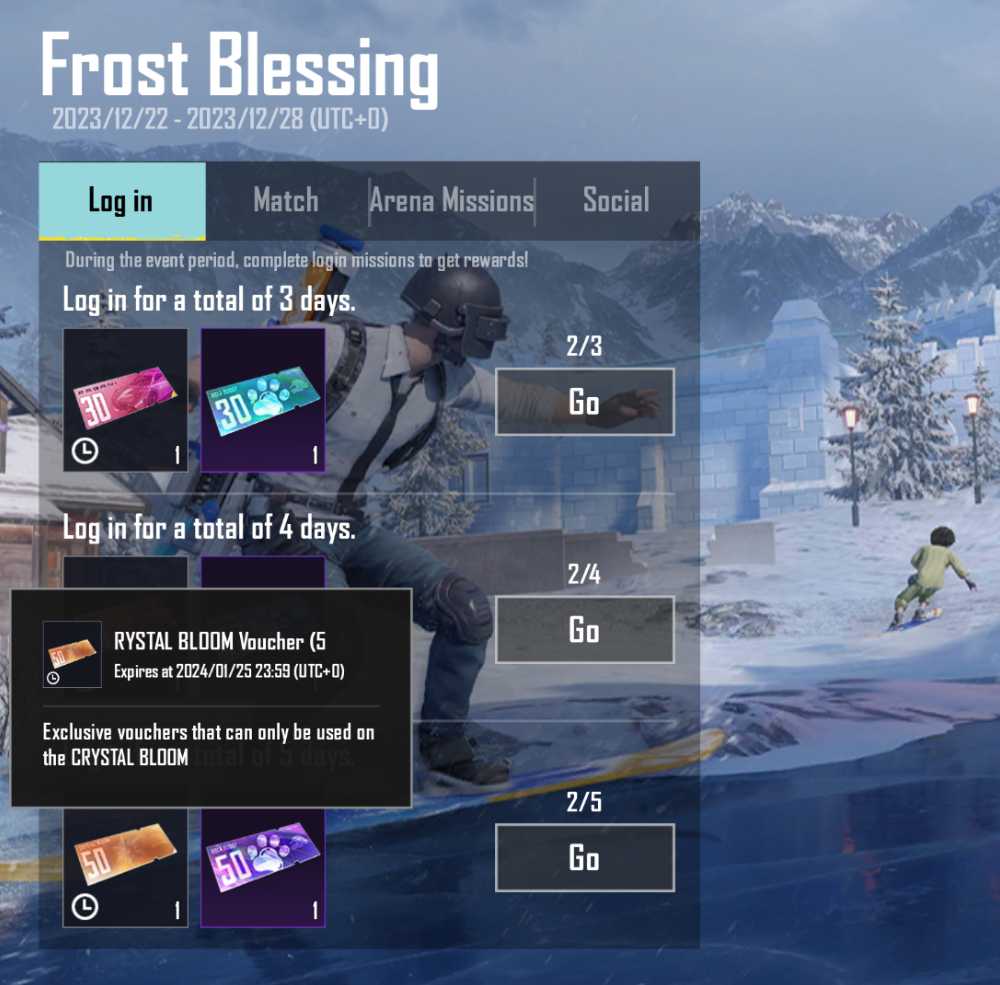This screenshot has height=985, width=1000.
Task: Select the pink 30 voucher reward
Action: tap(125, 400)
